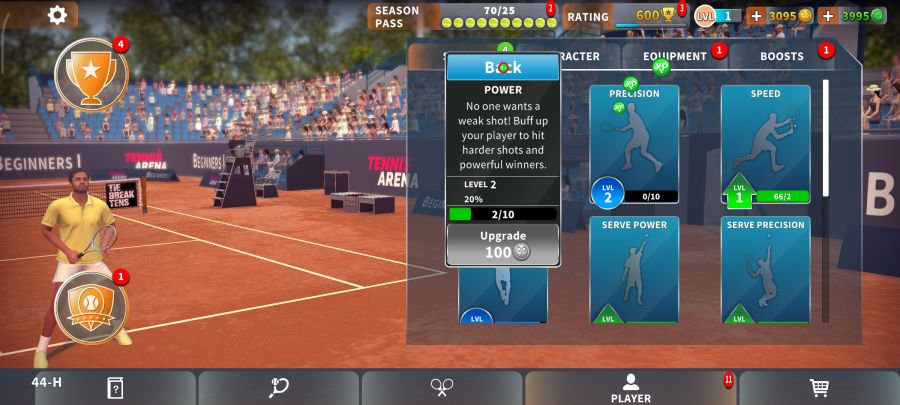
Task: Open the racket and ball tab
Action: (x=279, y=388)
